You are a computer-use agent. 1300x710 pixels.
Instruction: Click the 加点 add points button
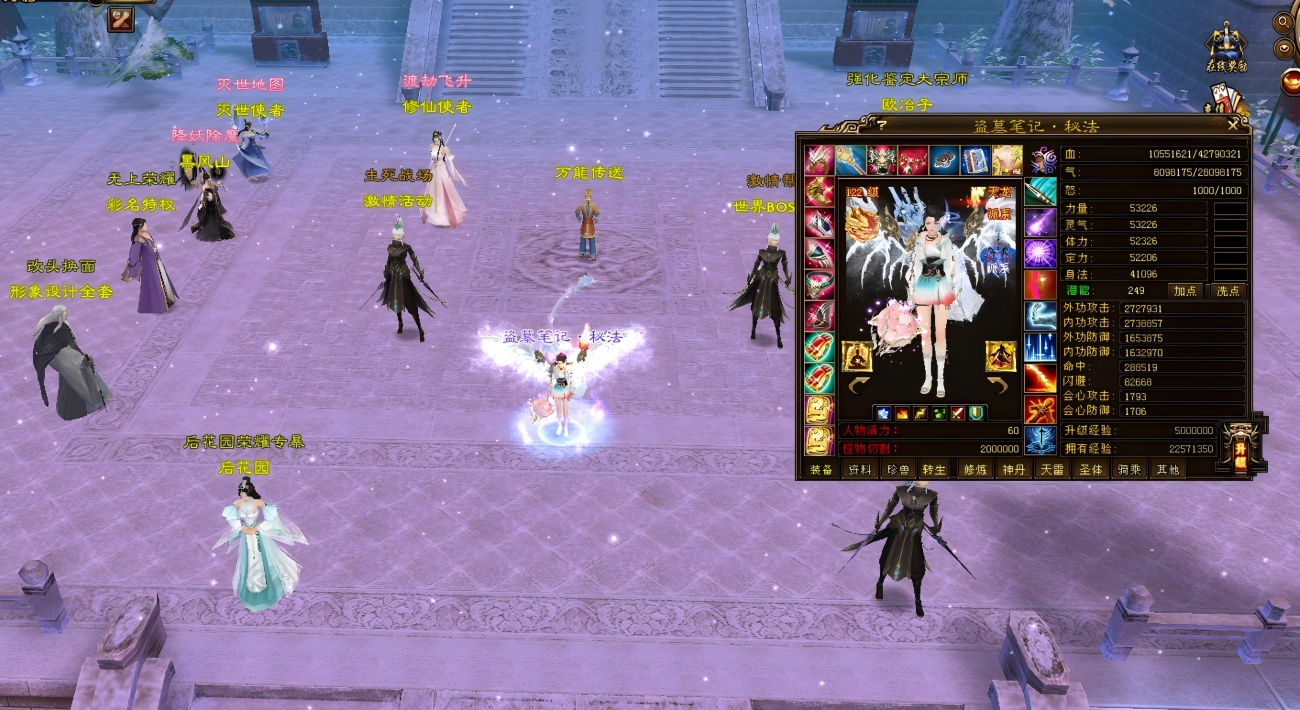click(x=1185, y=291)
